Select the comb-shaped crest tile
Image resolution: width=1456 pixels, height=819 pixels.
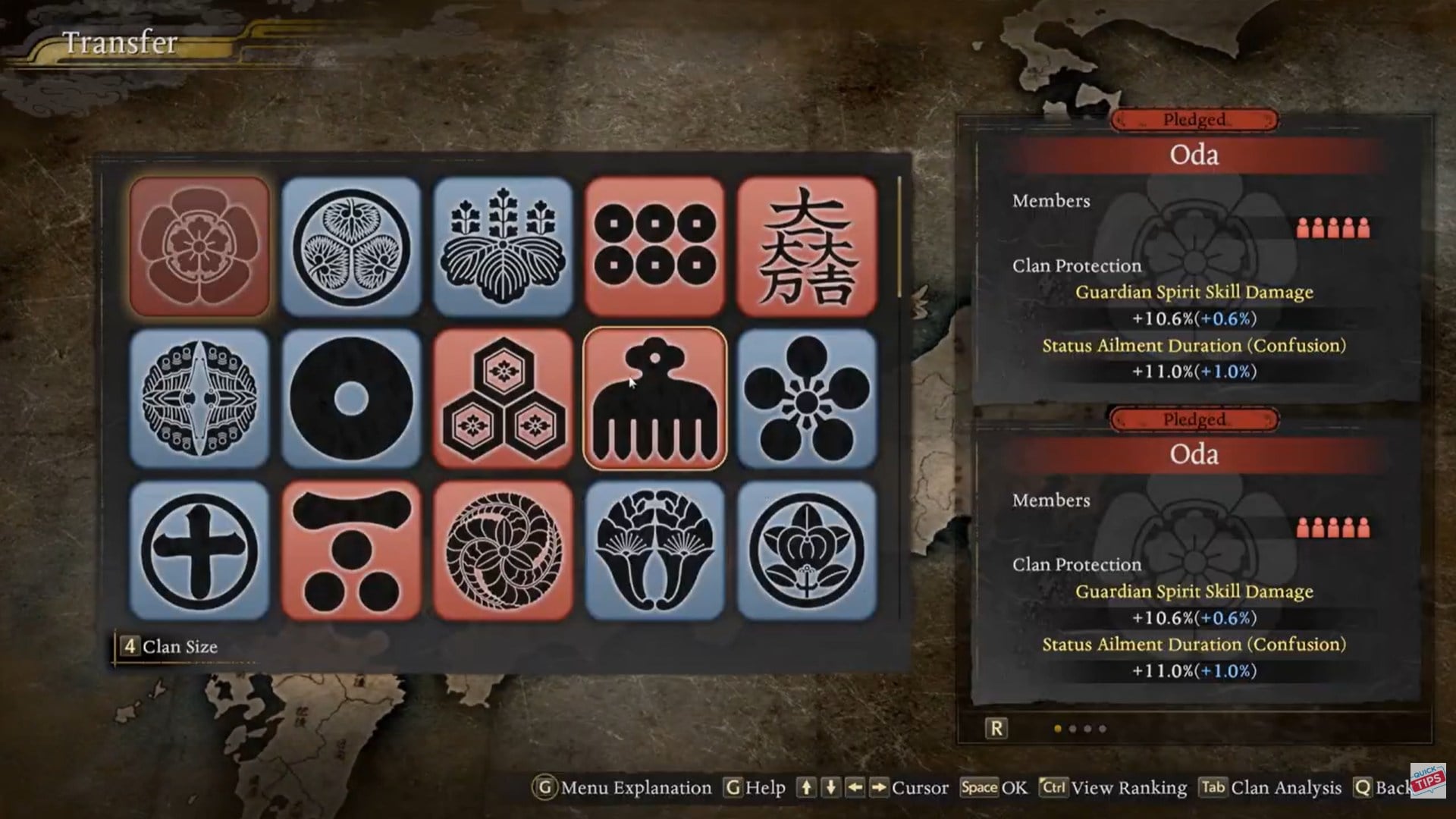(x=654, y=398)
